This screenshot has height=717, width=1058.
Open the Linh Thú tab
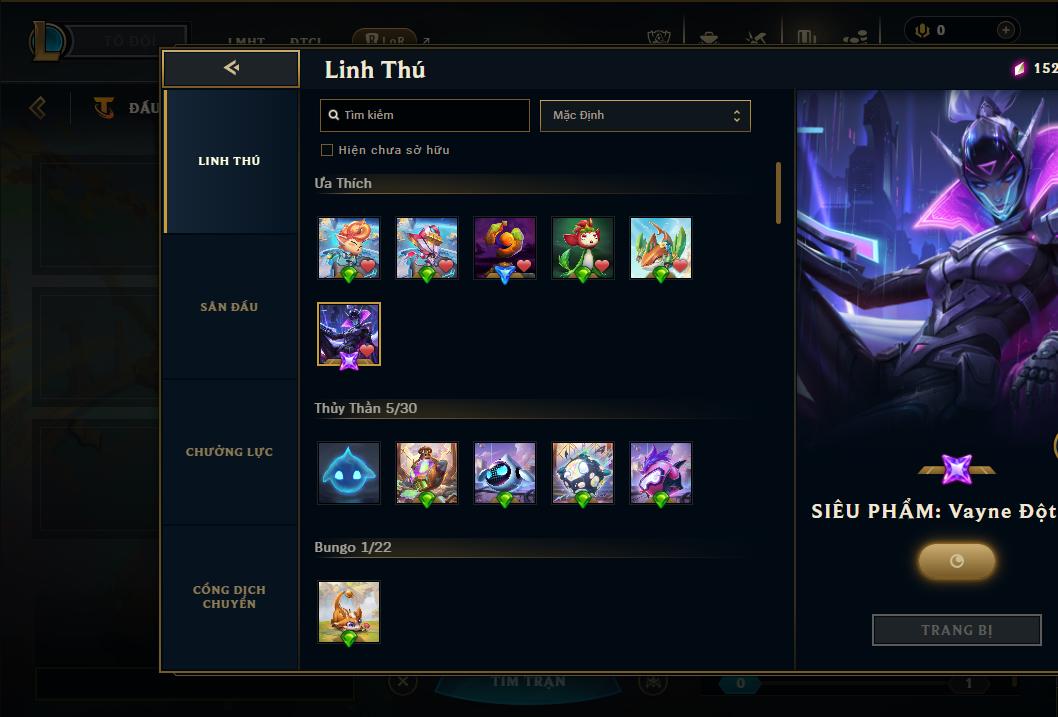click(229, 161)
